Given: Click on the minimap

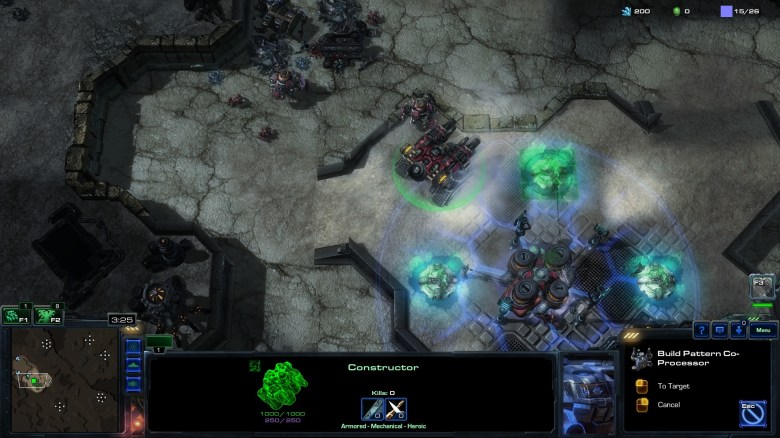Looking at the screenshot, I should click(62, 379).
